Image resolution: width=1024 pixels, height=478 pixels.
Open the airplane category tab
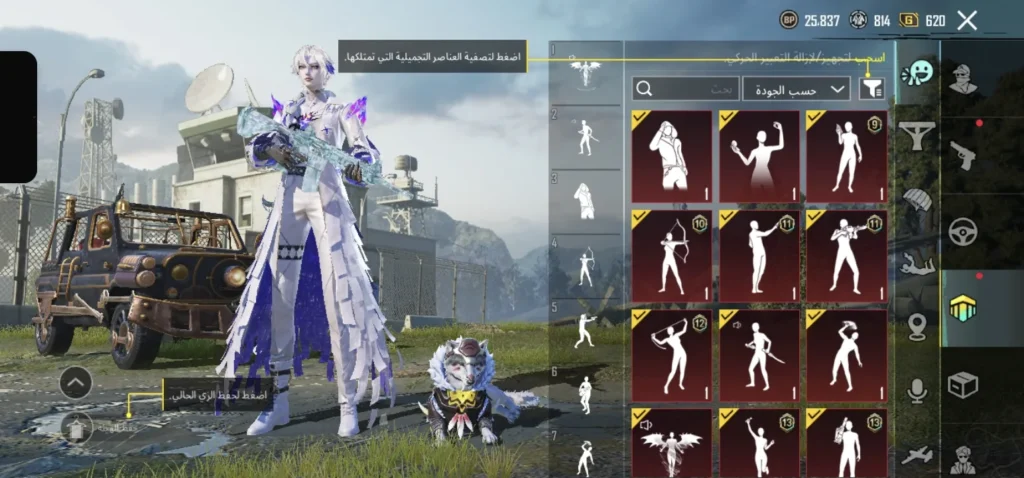tap(917, 455)
